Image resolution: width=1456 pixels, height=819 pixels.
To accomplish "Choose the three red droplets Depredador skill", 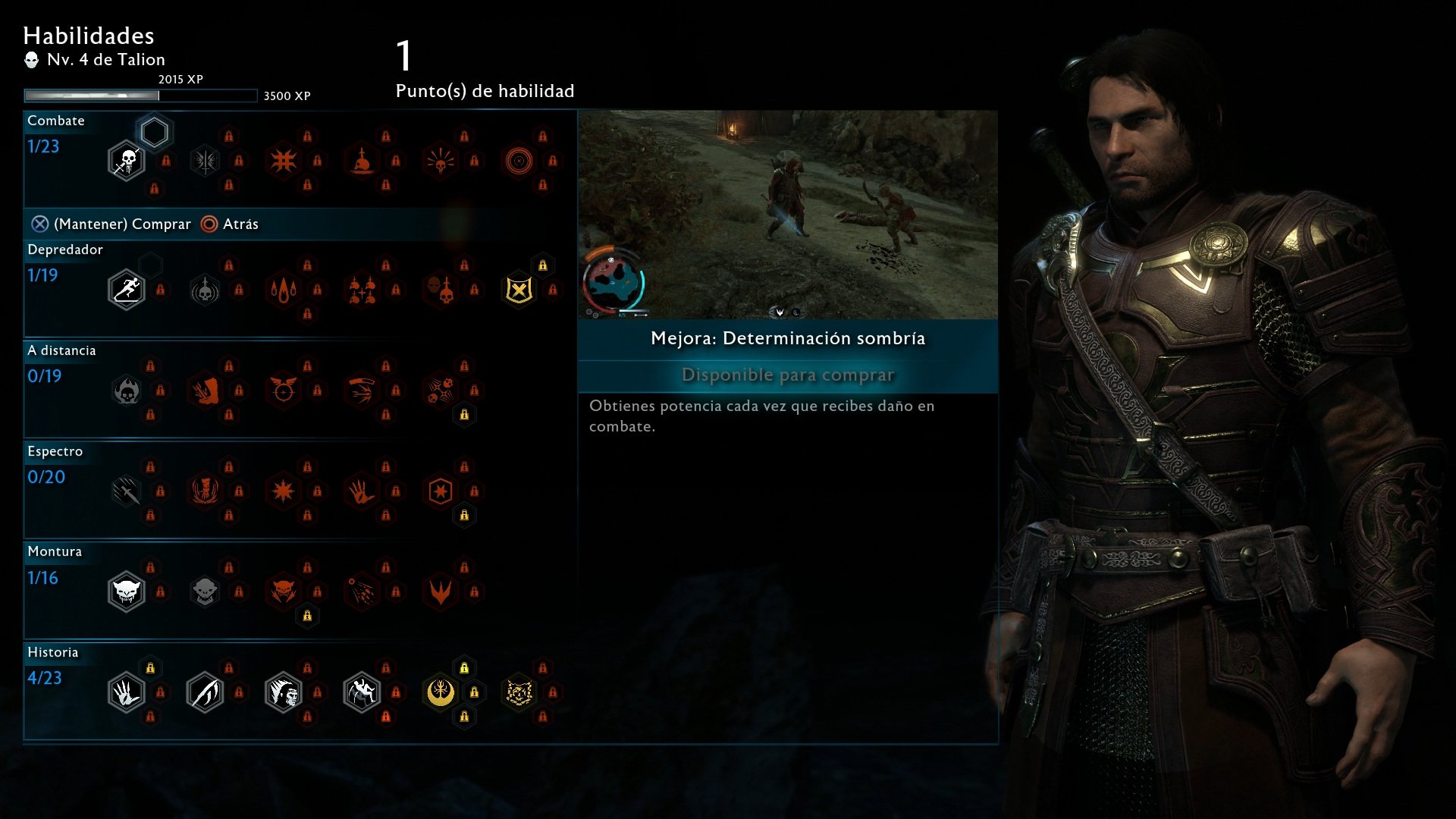I will point(283,290).
